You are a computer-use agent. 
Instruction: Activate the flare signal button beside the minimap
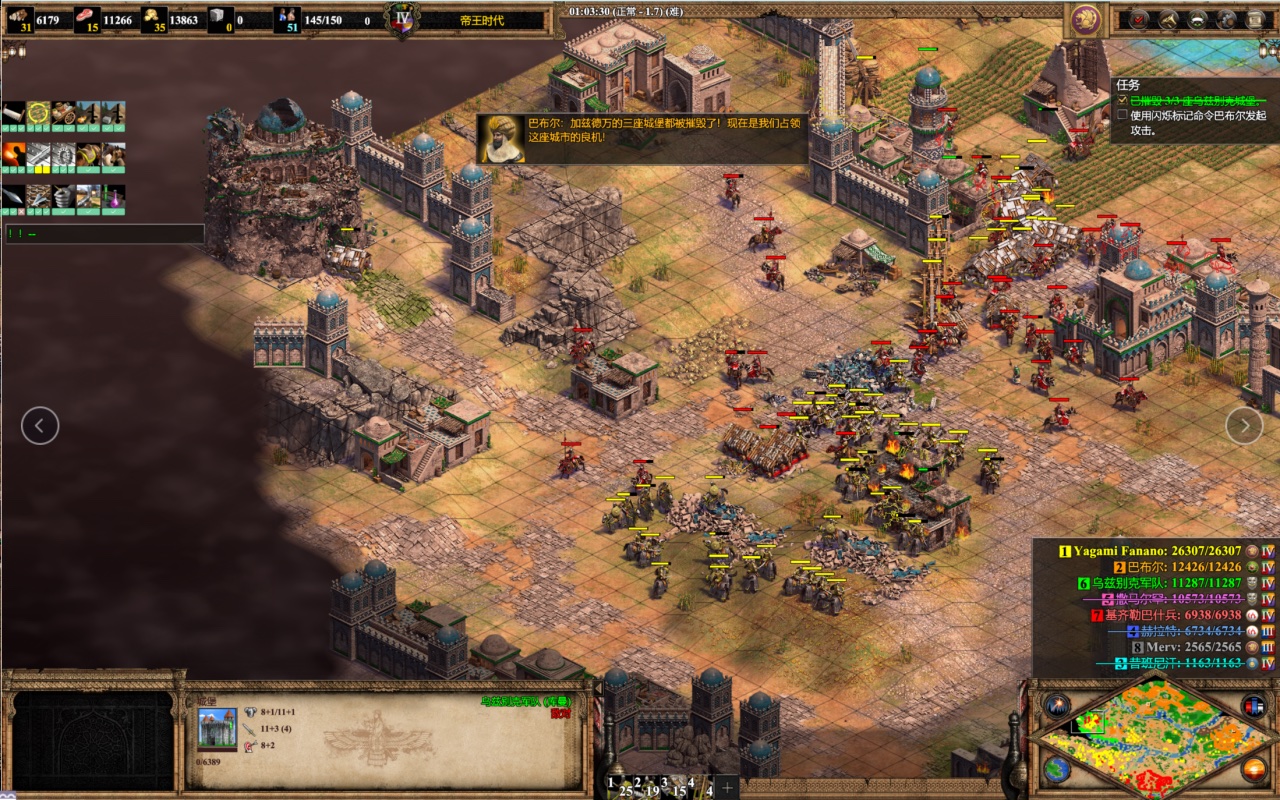click(1057, 706)
